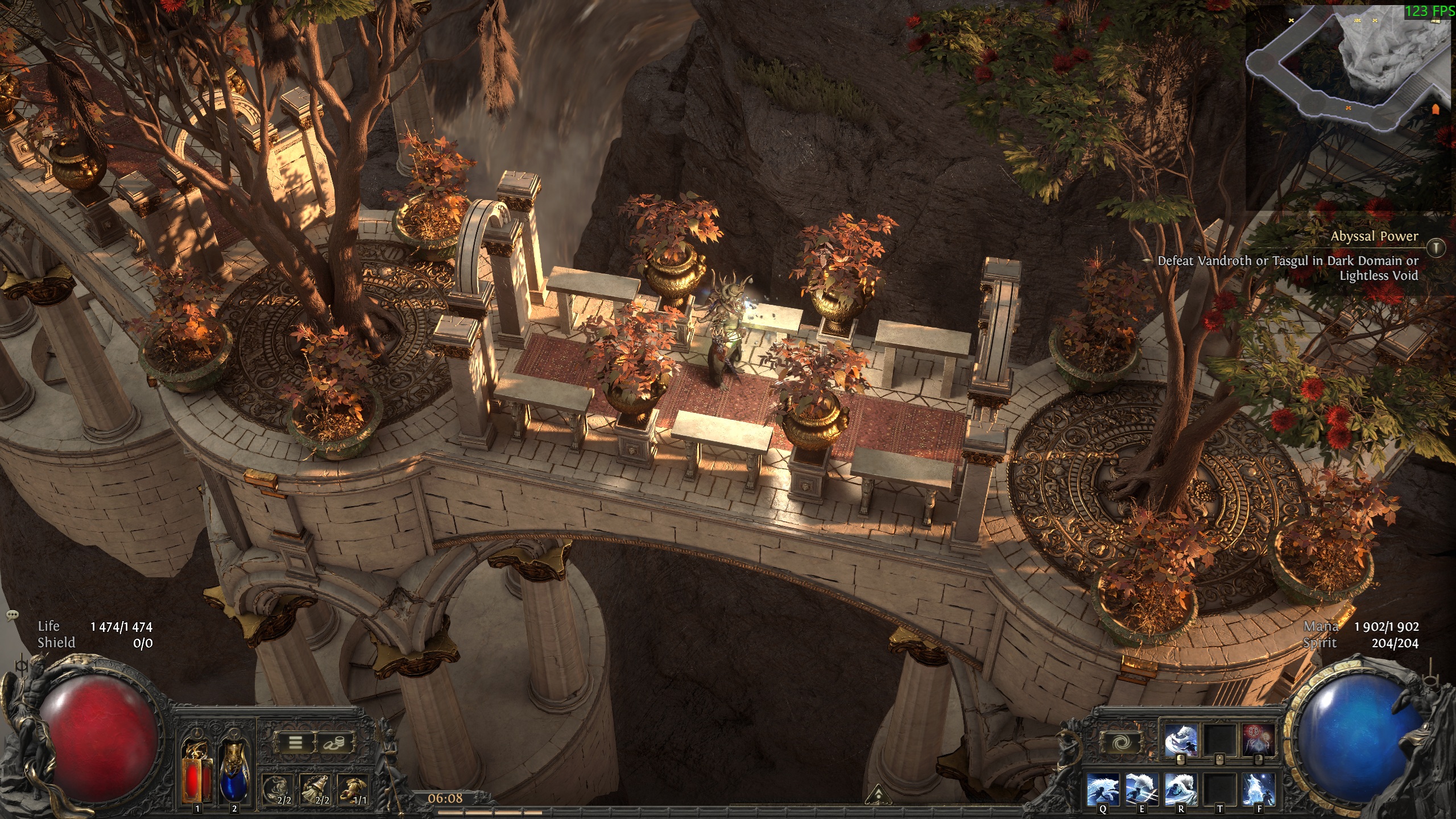Click the orange waypoint marker on the minimap
Viewport: 1456px width, 819px height.
1435,109
